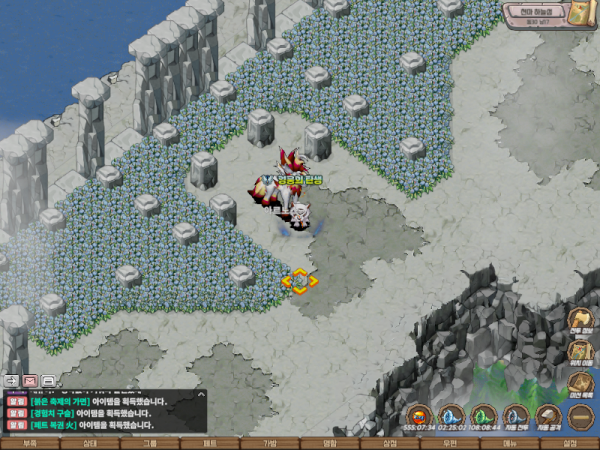
Task: Collapse the icon tray with the minus button
Action: point(580,415)
